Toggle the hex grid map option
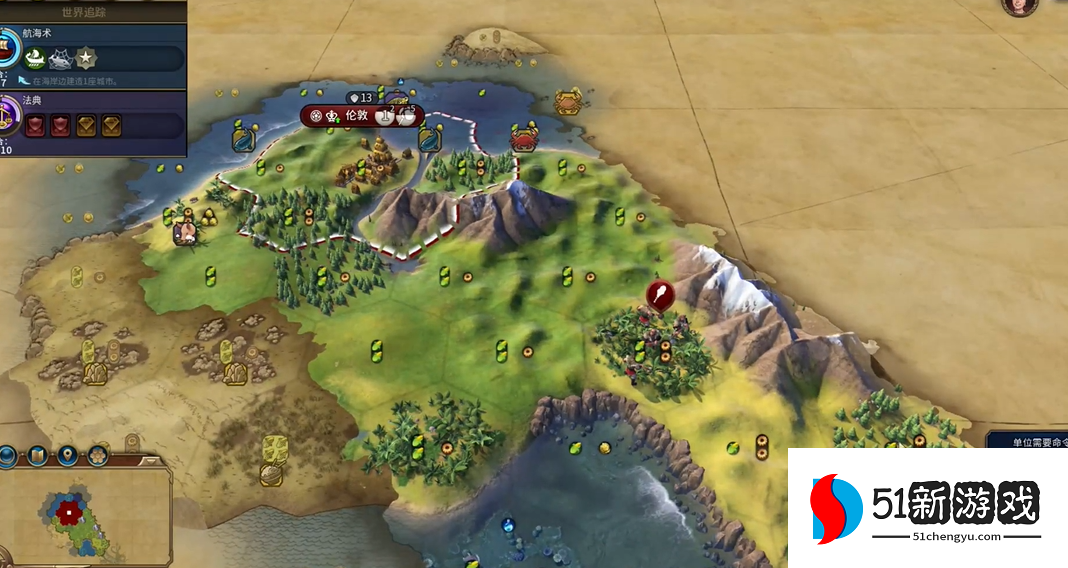 click(98, 456)
